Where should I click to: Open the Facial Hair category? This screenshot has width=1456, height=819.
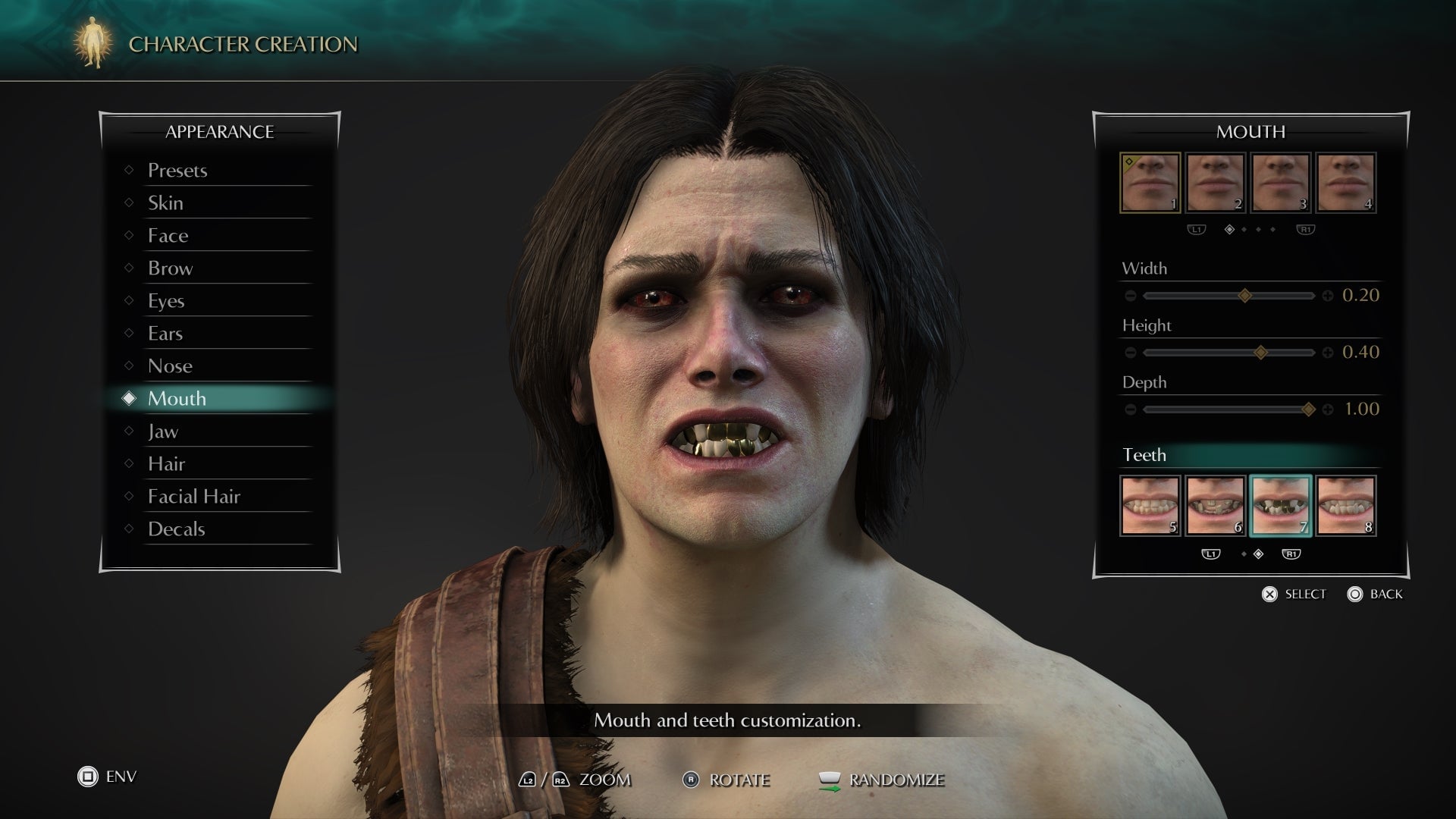(195, 496)
